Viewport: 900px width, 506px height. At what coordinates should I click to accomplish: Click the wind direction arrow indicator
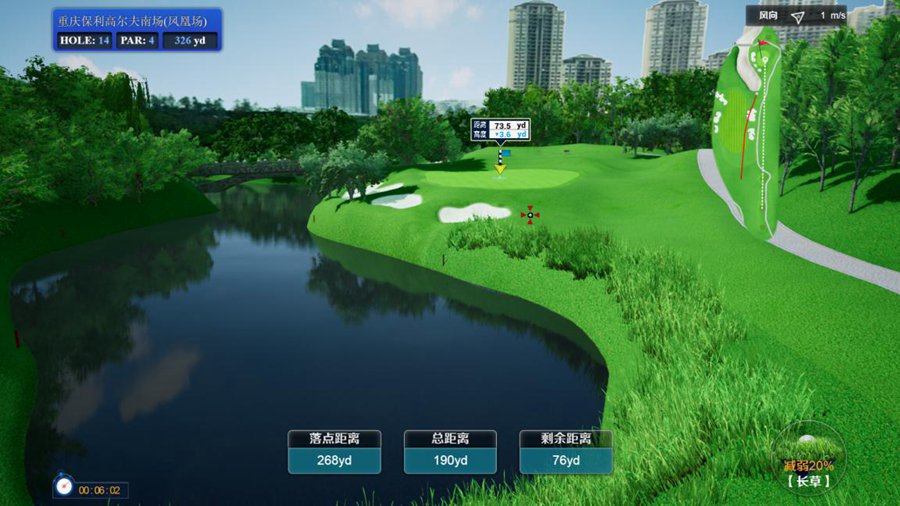(x=797, y=16)
